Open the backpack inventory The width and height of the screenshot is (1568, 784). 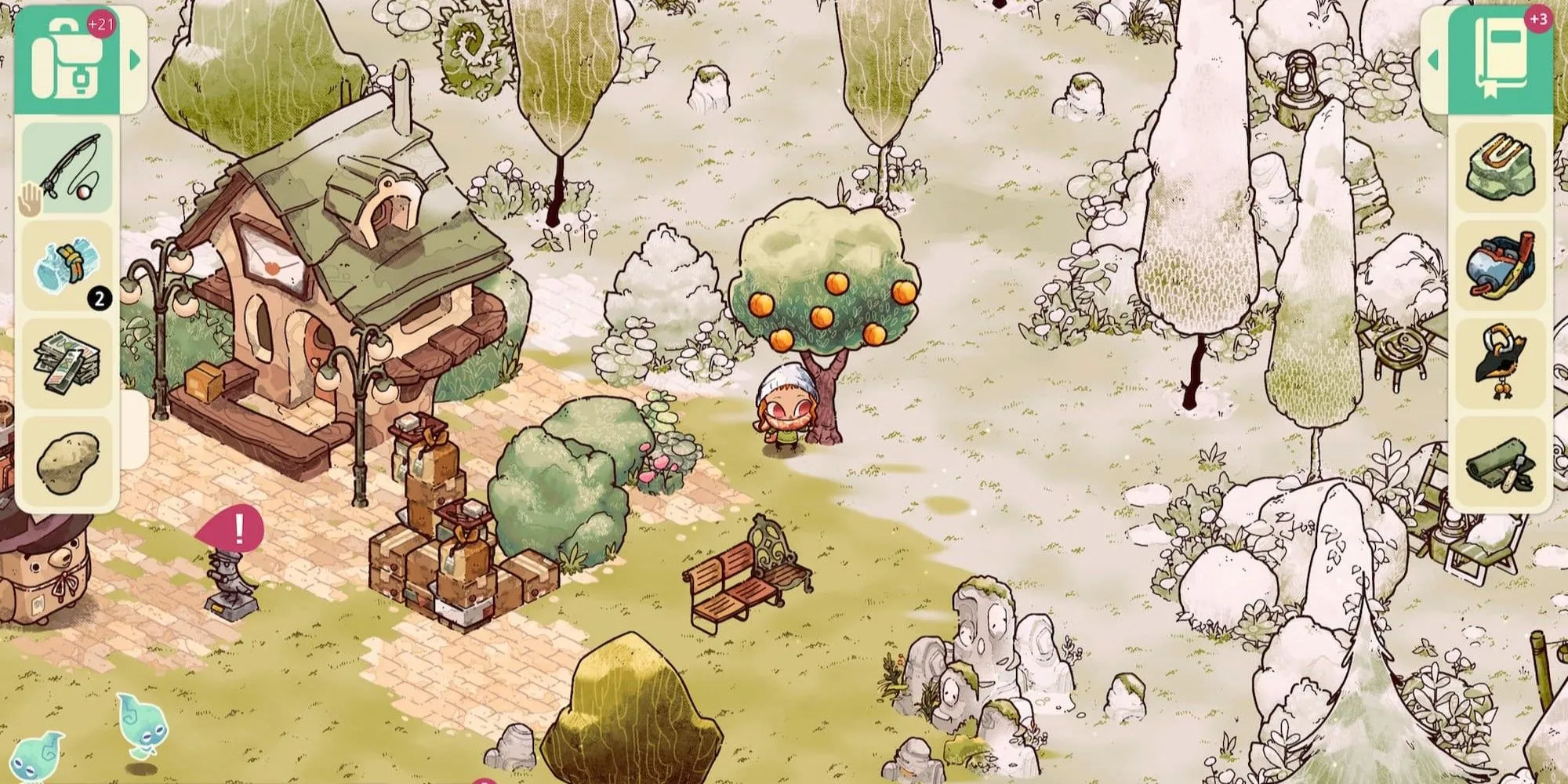pos(67,61)
